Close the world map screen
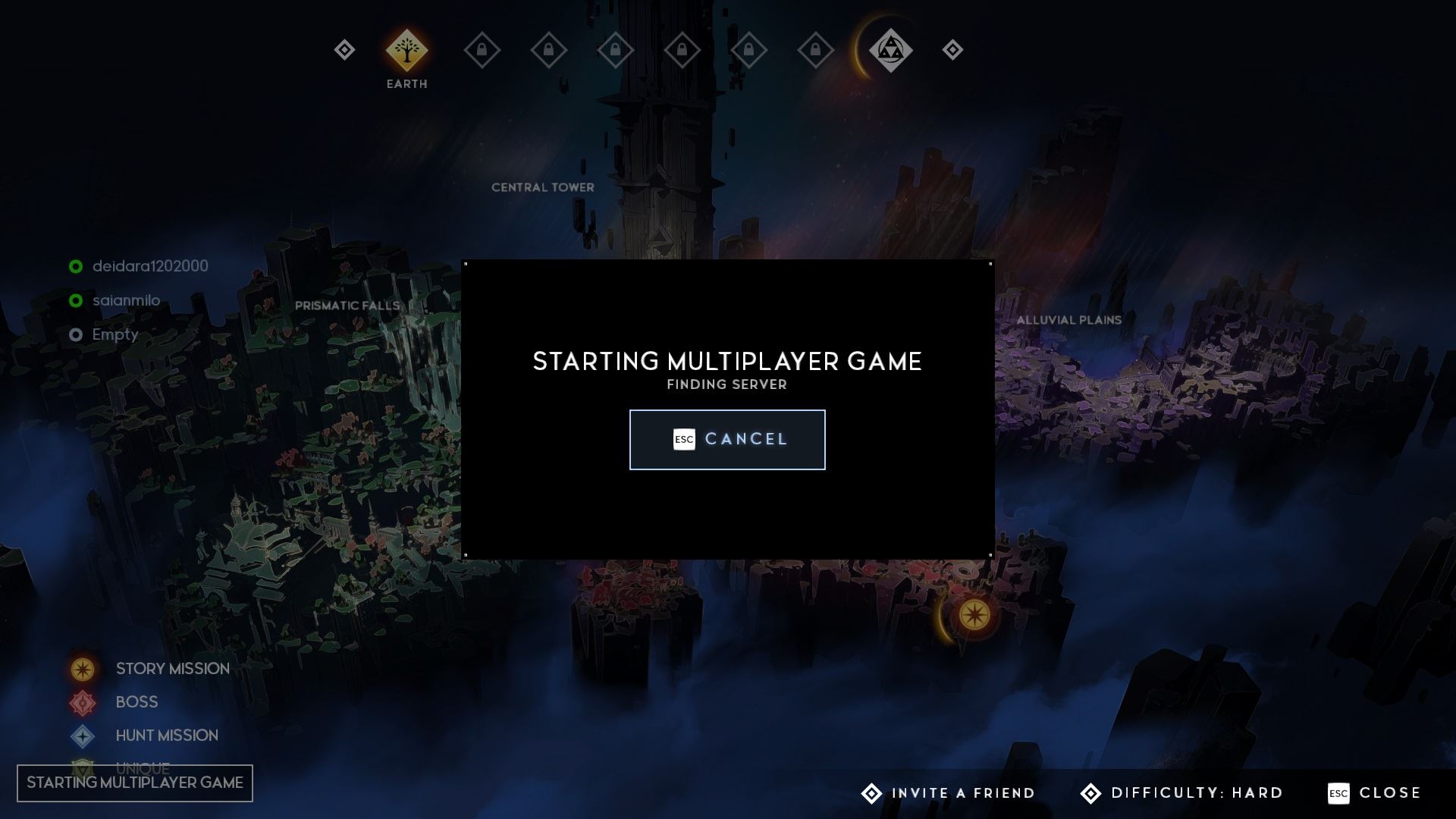1456x819 pixels. point(1375,793)
